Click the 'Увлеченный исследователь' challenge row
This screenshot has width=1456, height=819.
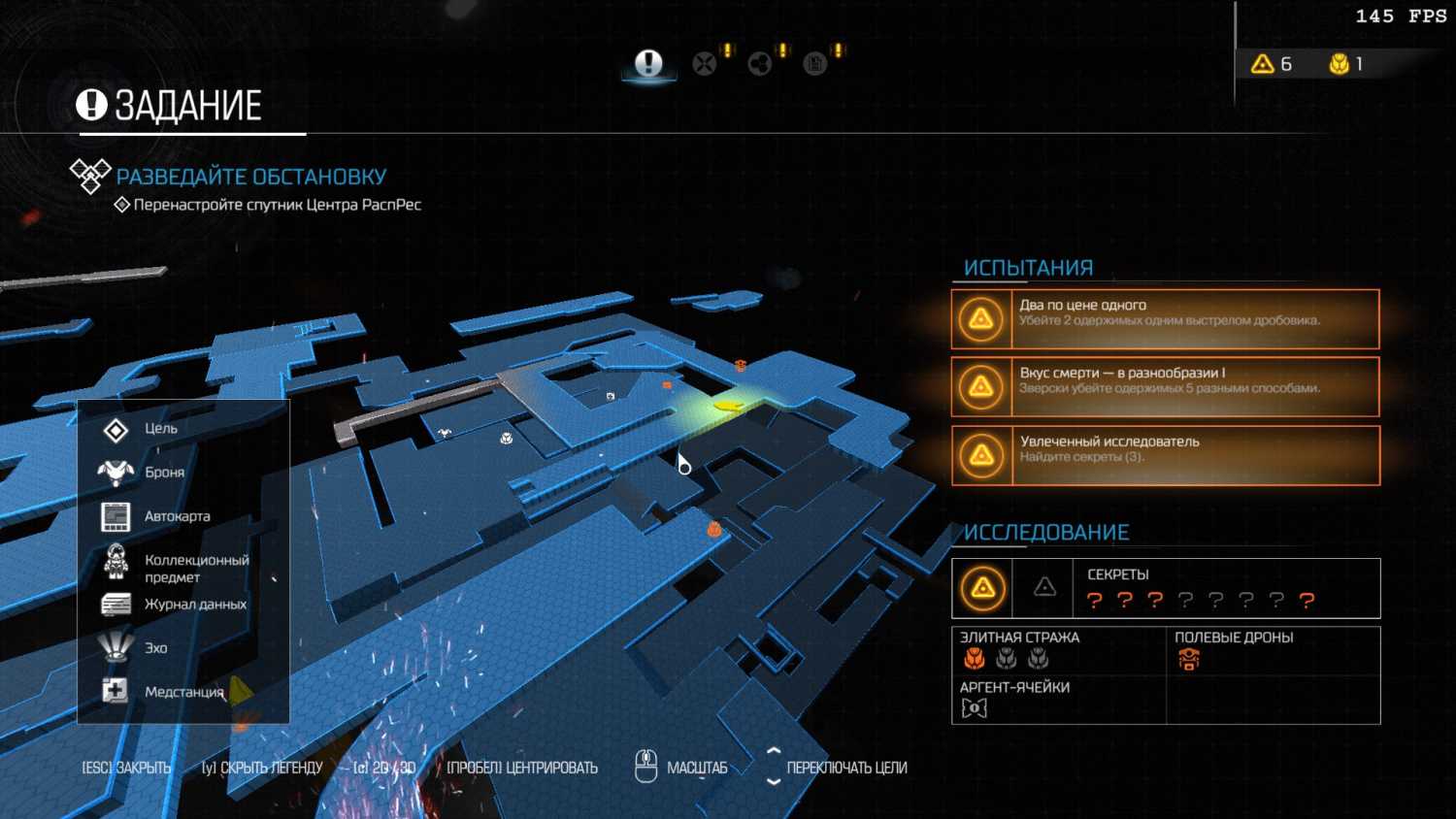[1165, 455]
